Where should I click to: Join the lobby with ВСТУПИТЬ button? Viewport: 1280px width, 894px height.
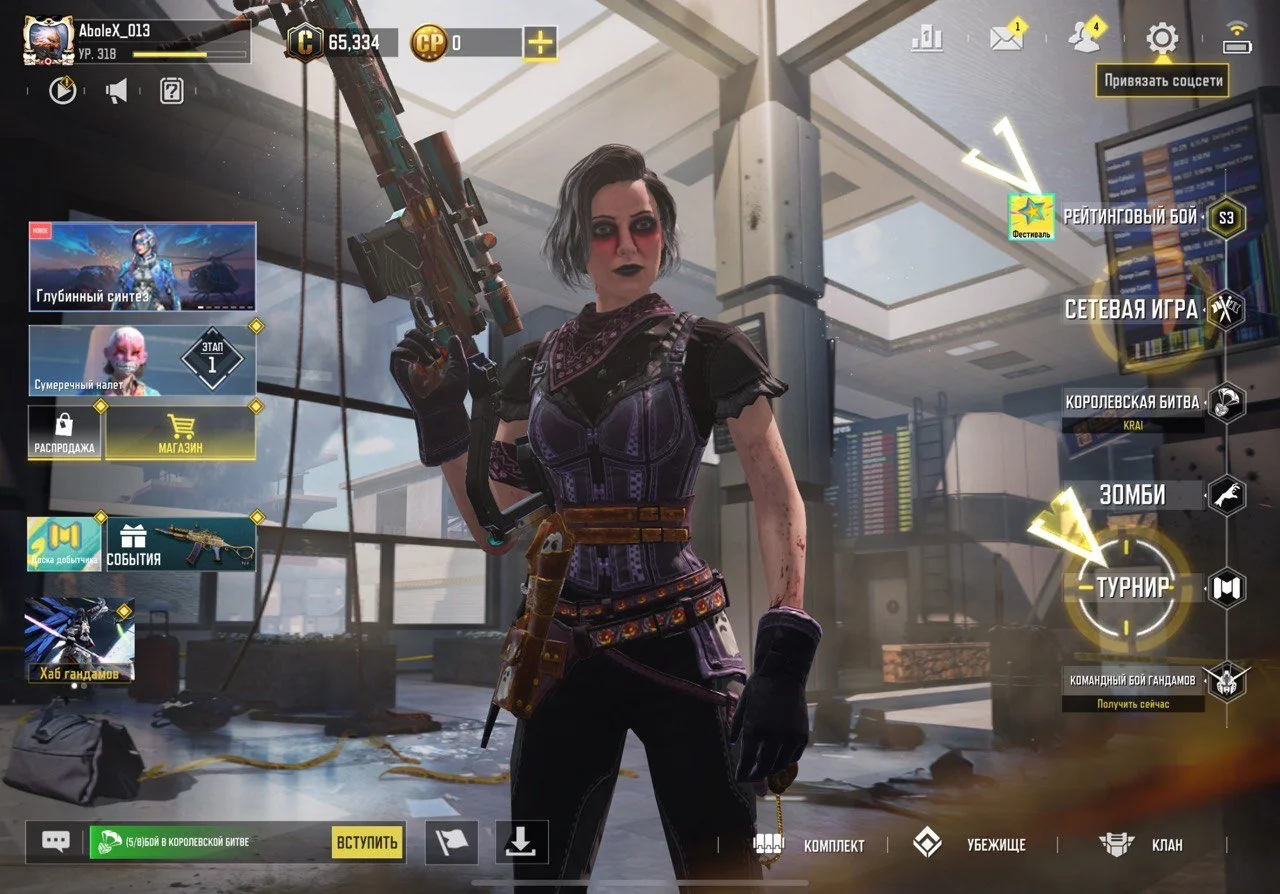pyautogui.click(x=366, y=842)
